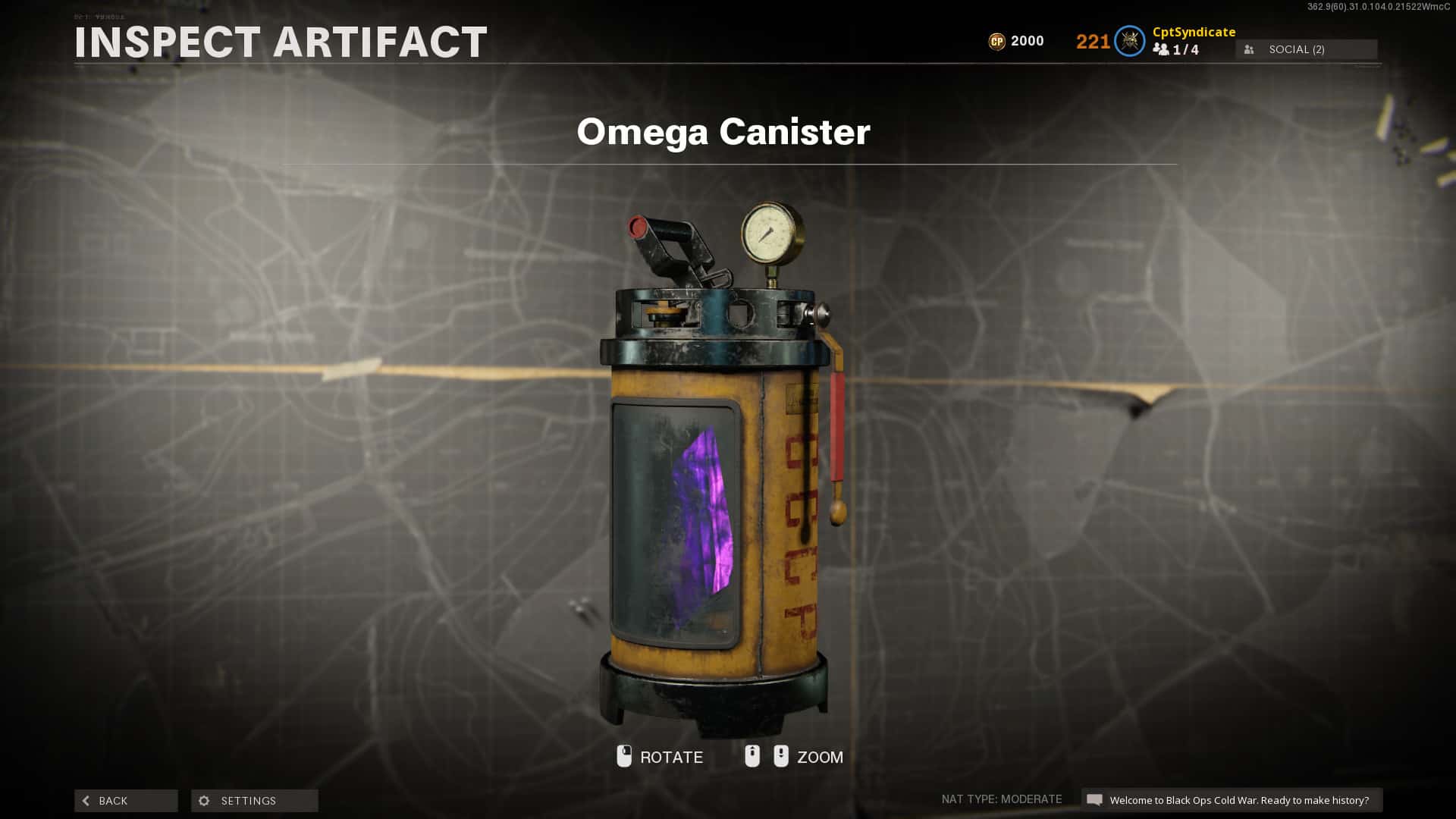View the CptSyndicate player profile
The height and width of the screenshot is (819, 1456).
tap(1194, 32)
